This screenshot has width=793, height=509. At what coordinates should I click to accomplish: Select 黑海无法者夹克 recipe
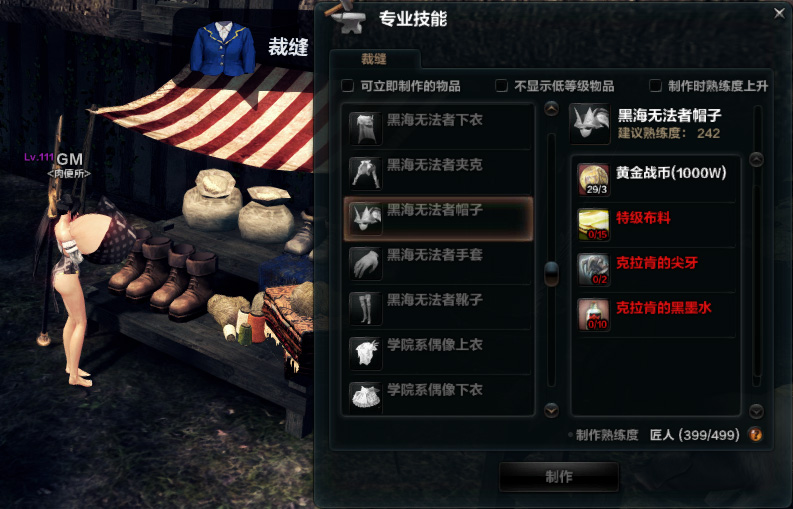coord(437,172)
